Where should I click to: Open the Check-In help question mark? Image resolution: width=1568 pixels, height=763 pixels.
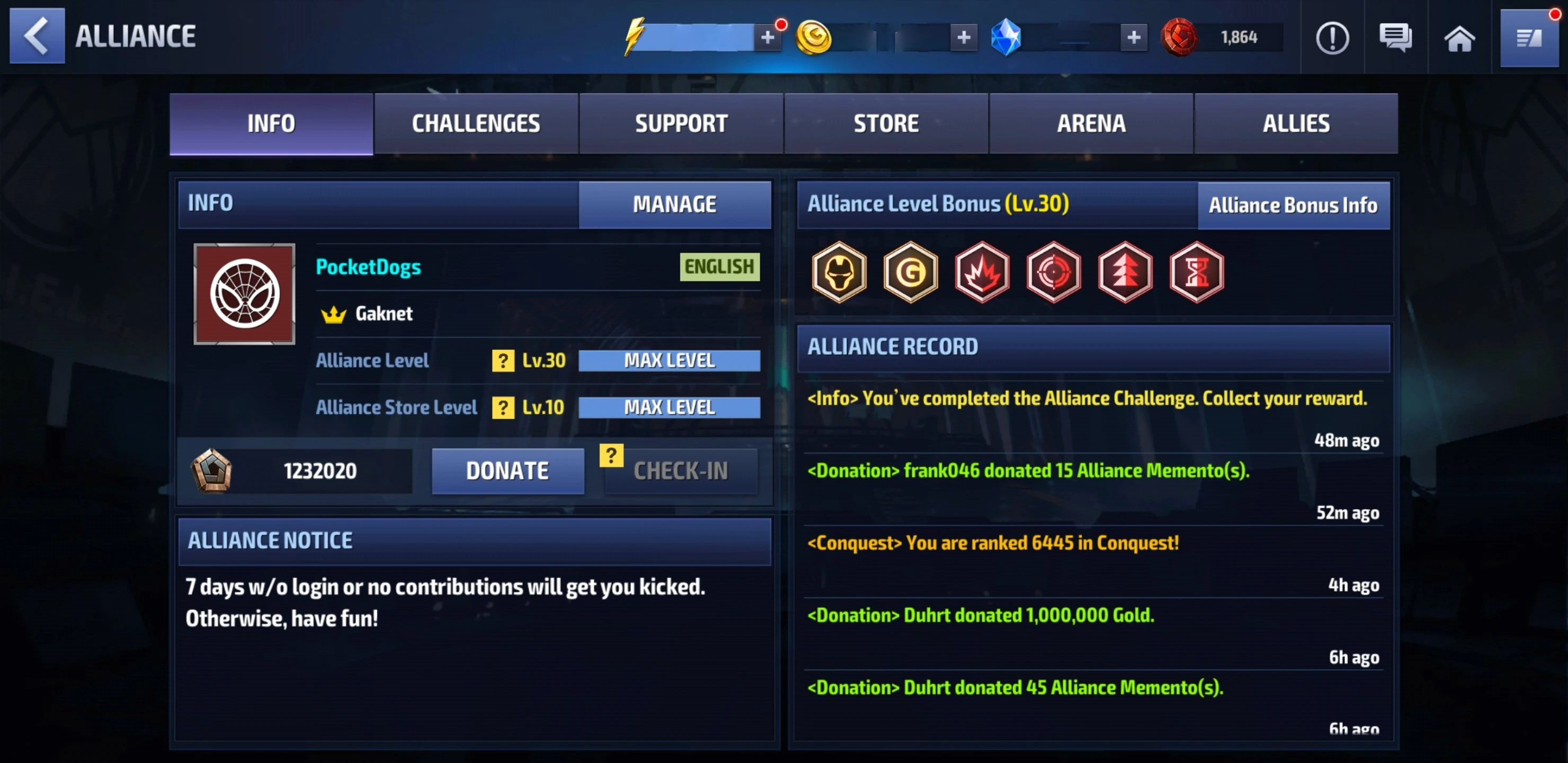pyautogui.click(x=611, y=454)
